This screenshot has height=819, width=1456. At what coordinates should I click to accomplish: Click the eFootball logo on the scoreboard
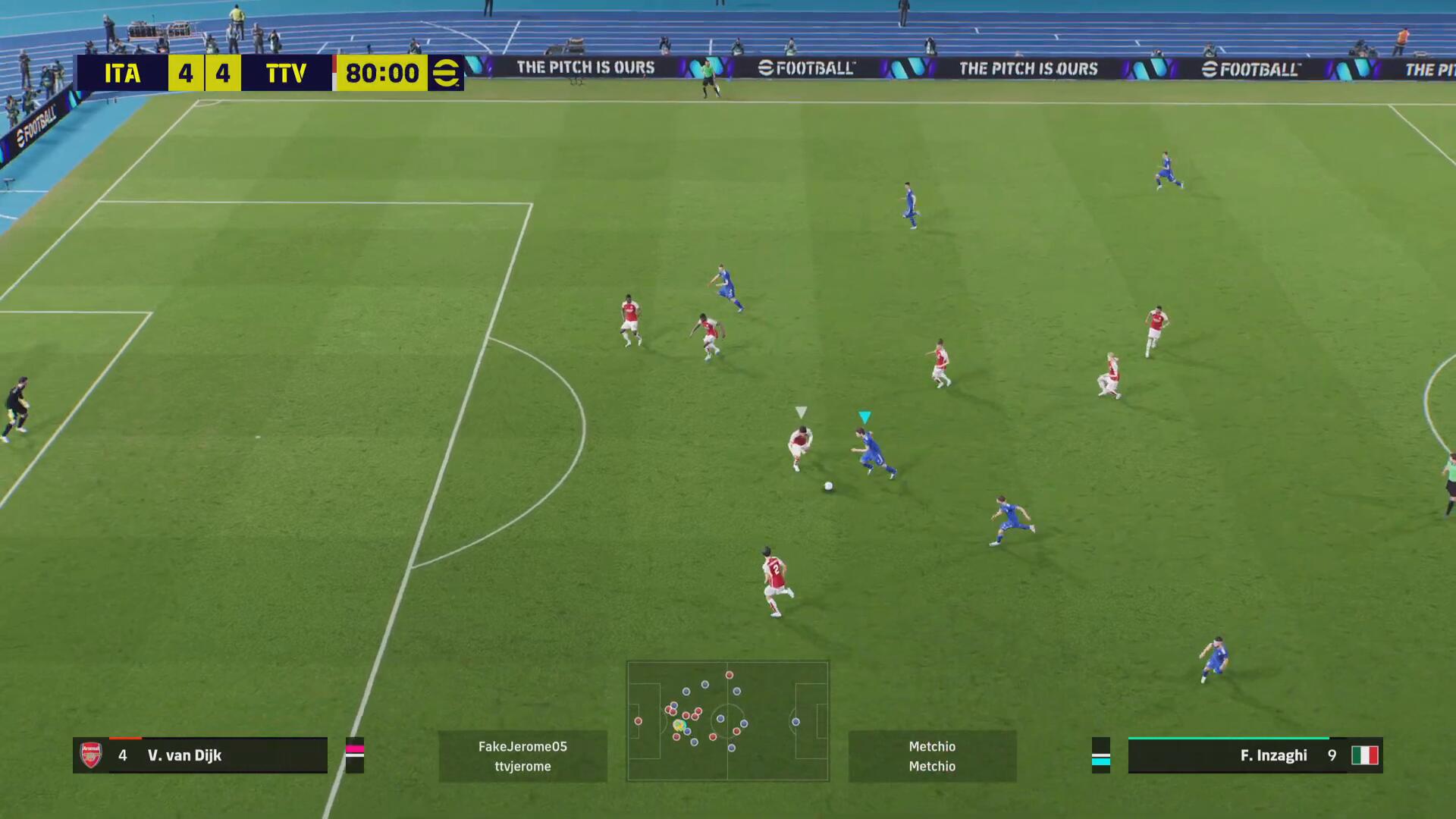446,73
